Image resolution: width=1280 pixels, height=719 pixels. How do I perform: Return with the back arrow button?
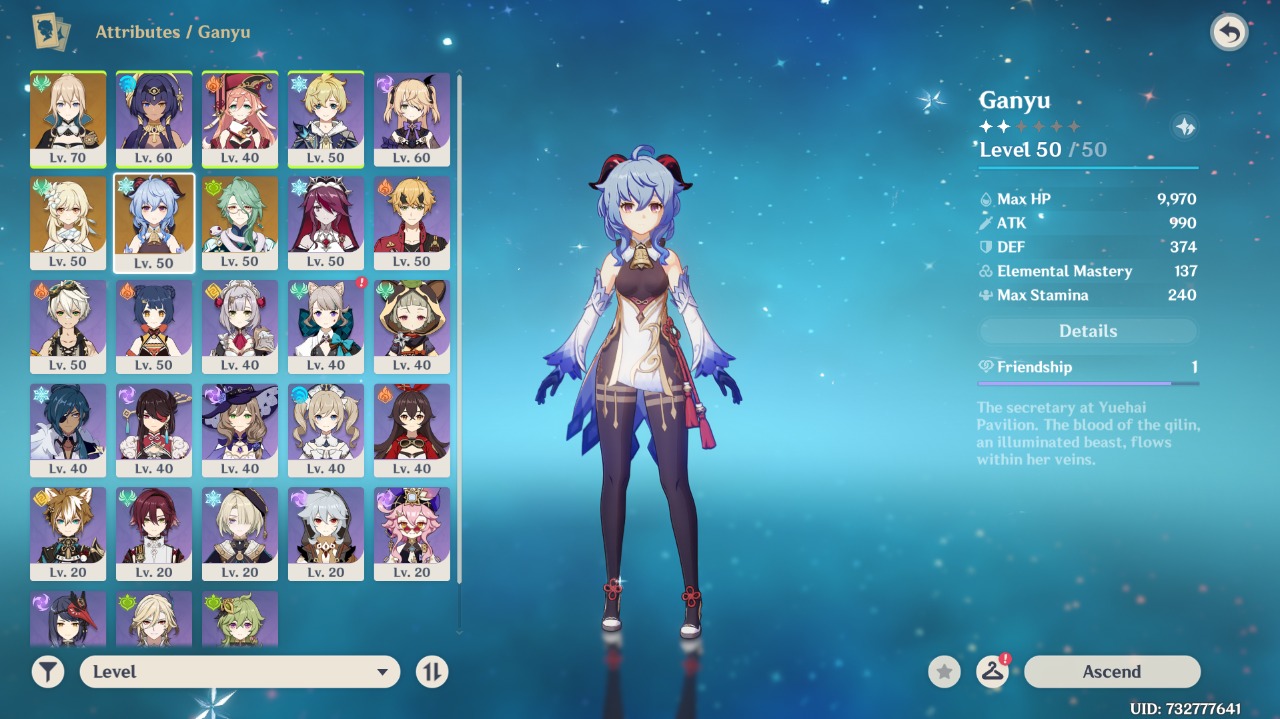tap(1229, 32)
